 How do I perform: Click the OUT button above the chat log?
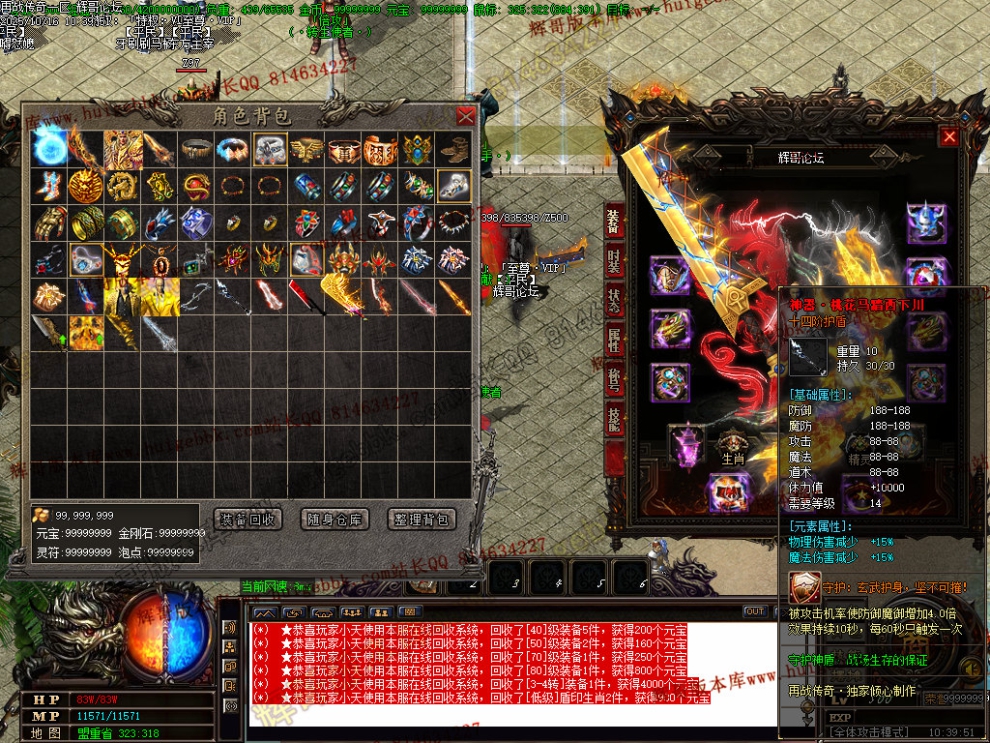point(755,611)
